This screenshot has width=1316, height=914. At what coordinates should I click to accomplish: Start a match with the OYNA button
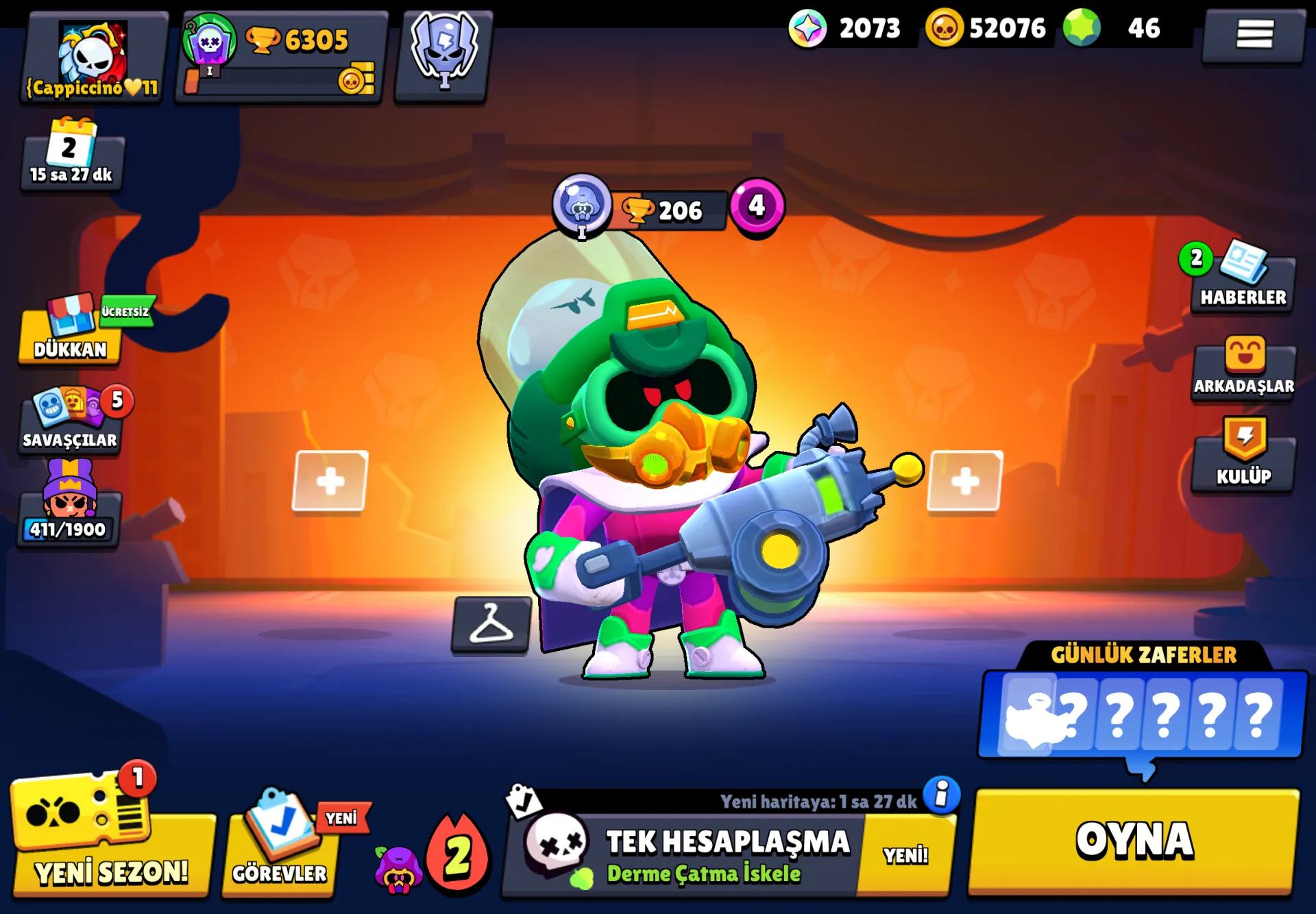pos(1134,841)
